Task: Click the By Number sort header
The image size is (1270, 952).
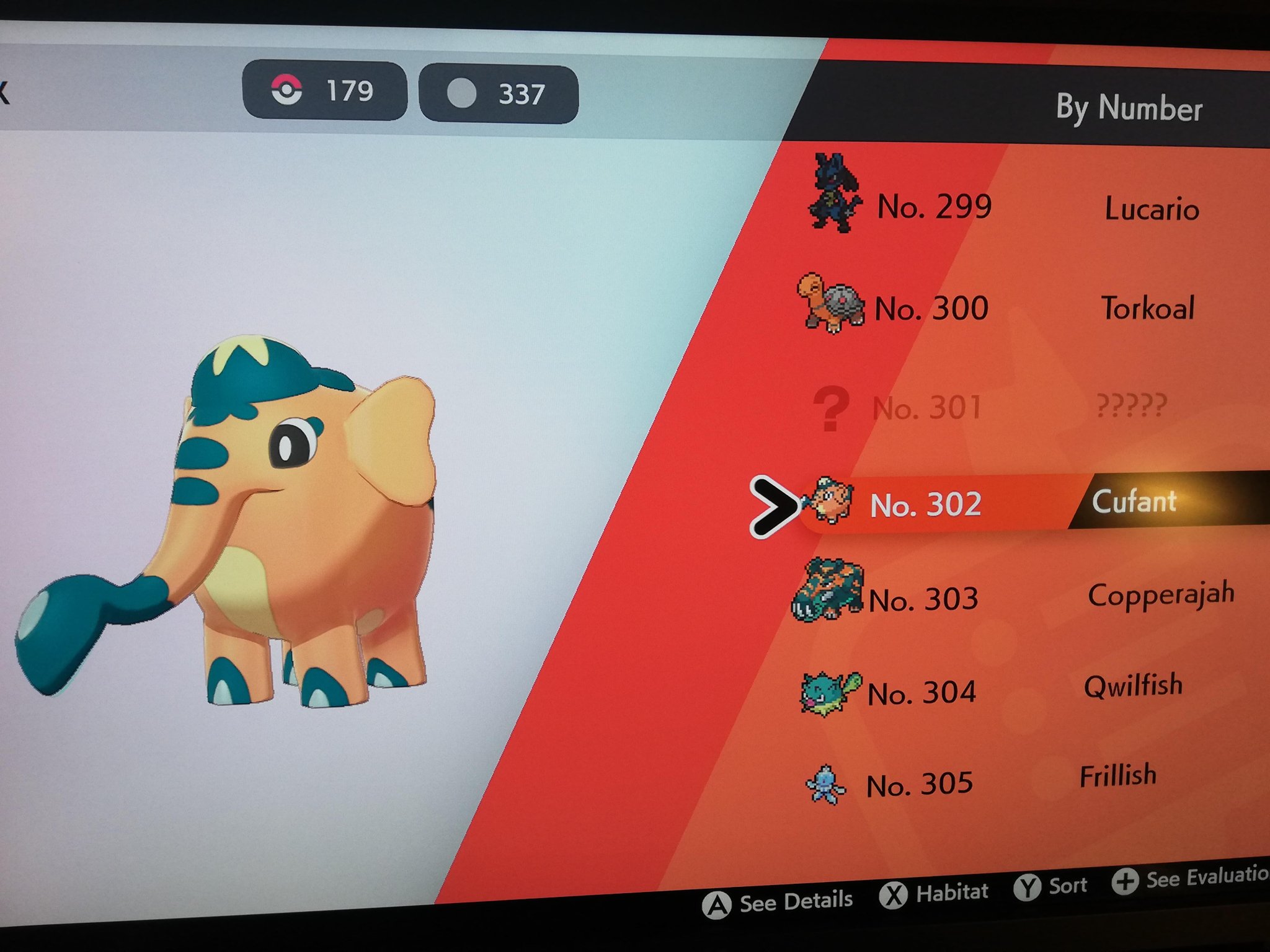Action: coord(1129,108)
